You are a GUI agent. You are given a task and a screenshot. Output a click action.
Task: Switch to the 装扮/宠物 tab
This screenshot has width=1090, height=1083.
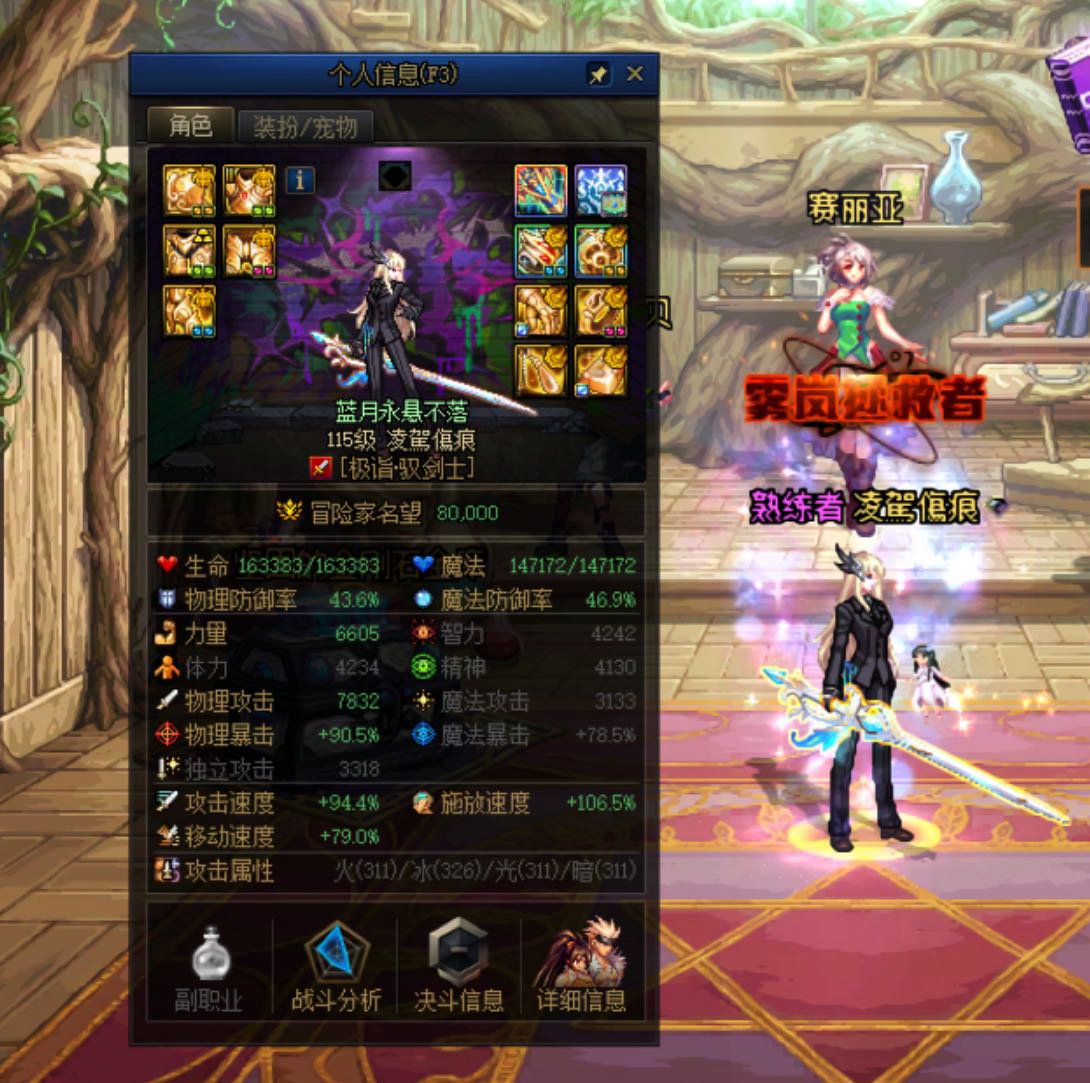pyautogui.click(x=305, y=127)
